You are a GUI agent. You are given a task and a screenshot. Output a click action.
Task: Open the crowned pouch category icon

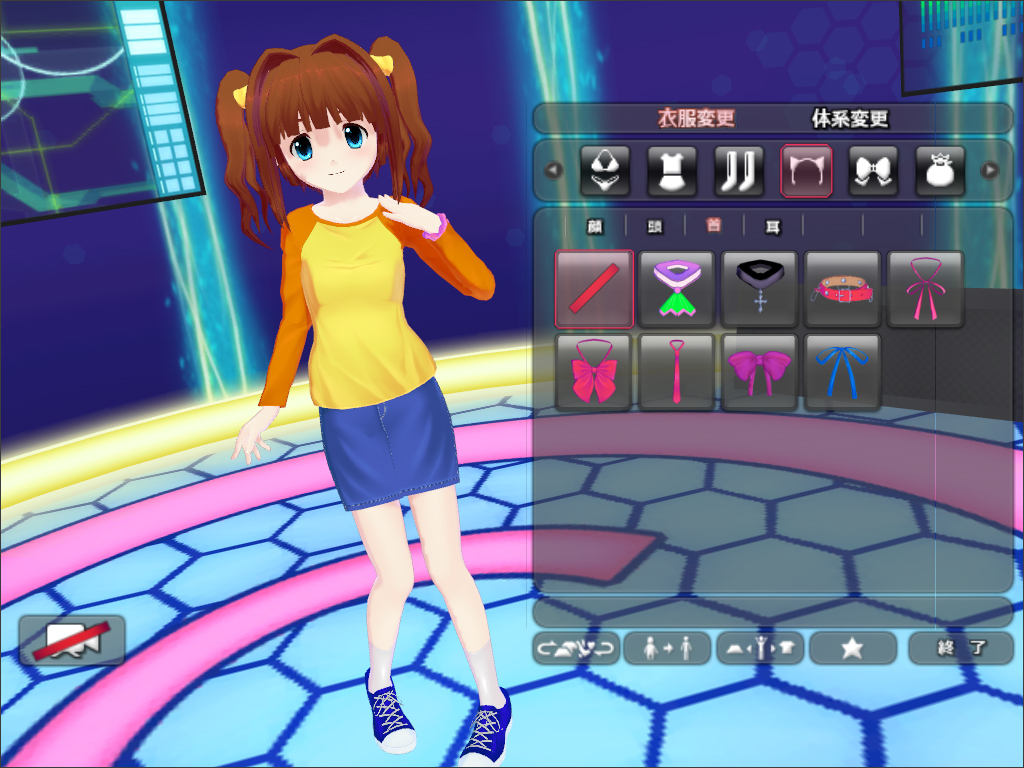[x=940, y=171]
